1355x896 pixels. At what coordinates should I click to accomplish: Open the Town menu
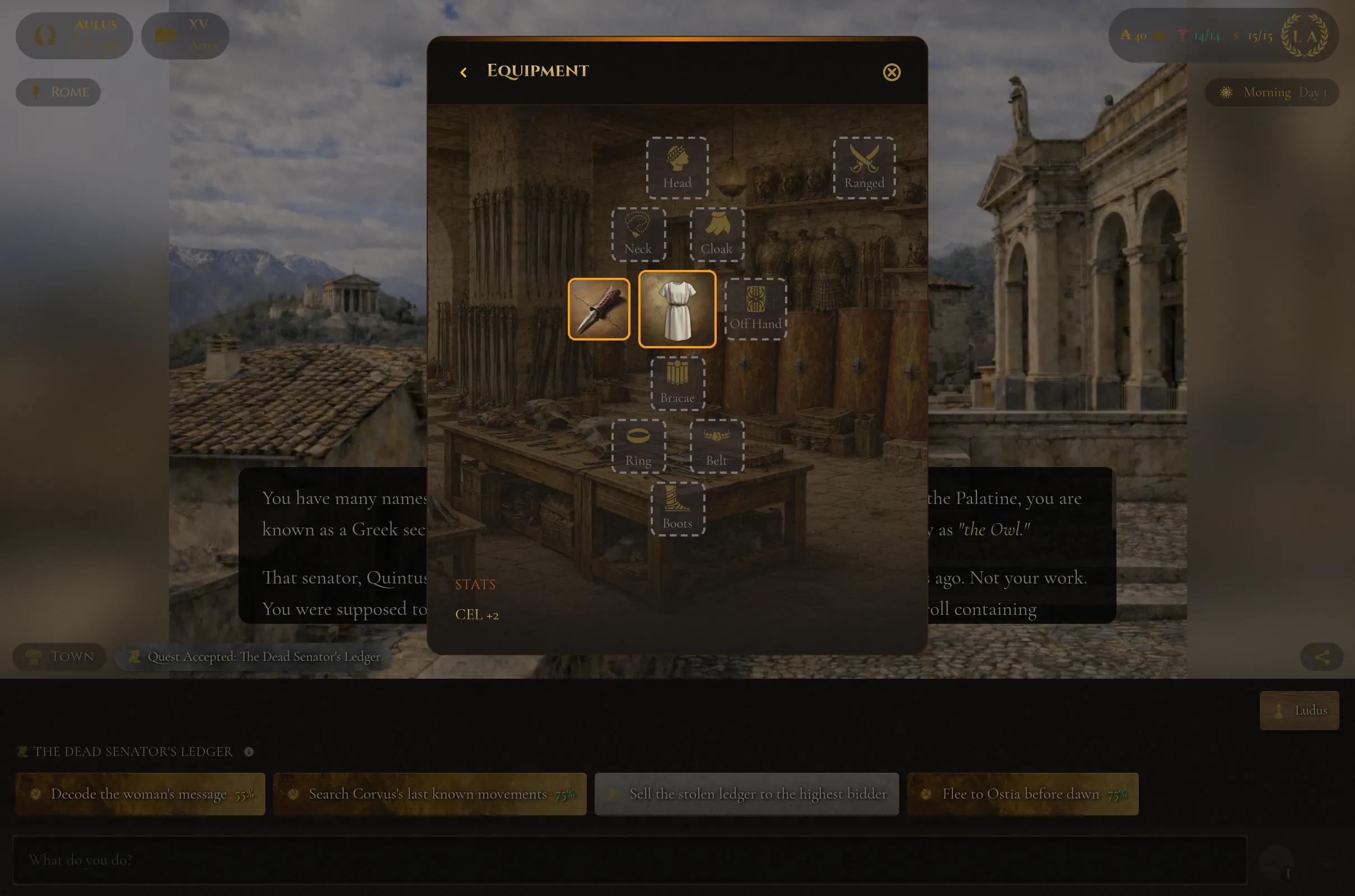(60, 656)
